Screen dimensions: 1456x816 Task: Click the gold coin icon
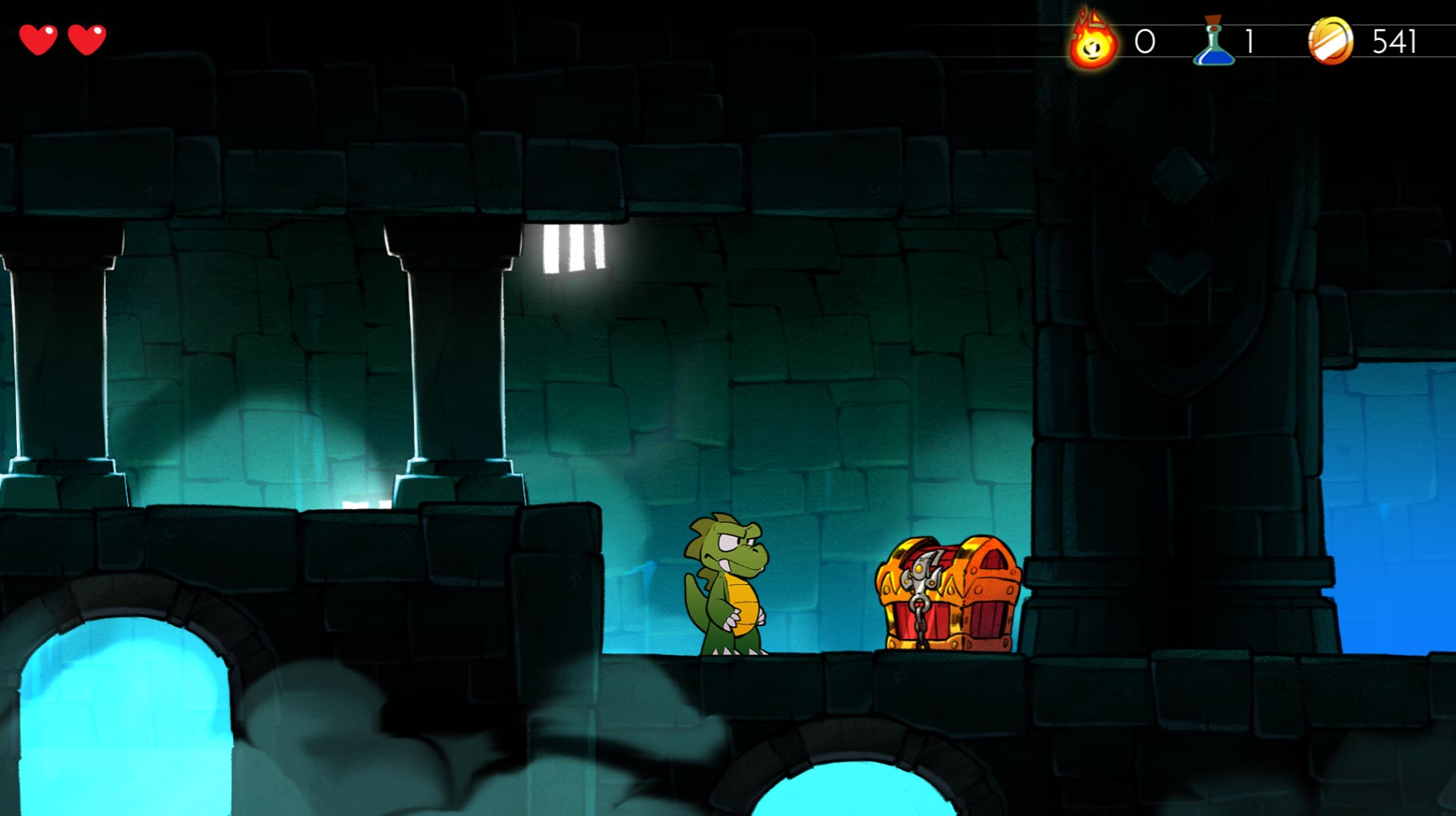click(x=1330, y=41)
